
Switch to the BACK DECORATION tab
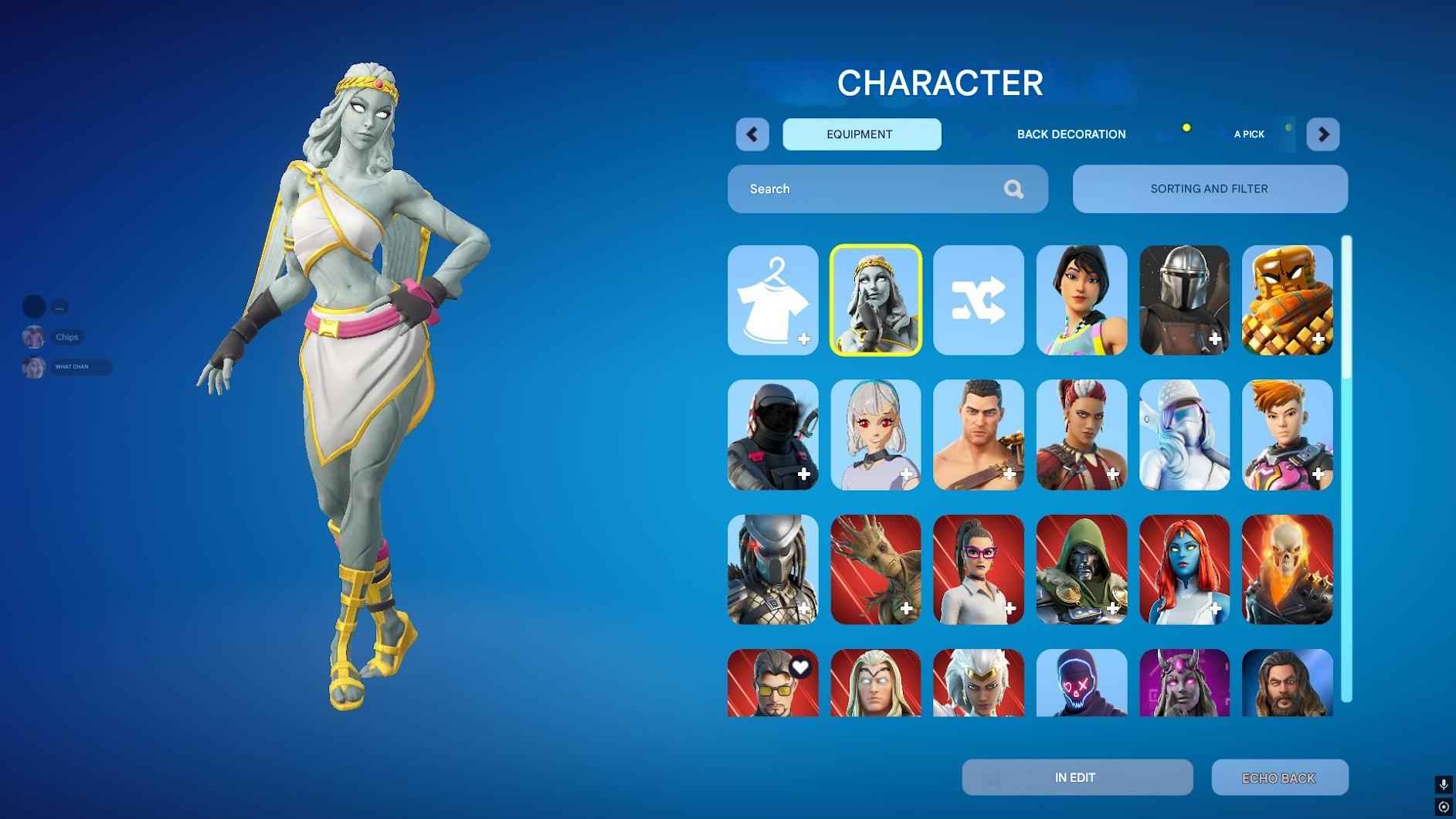coord(1071,134)
